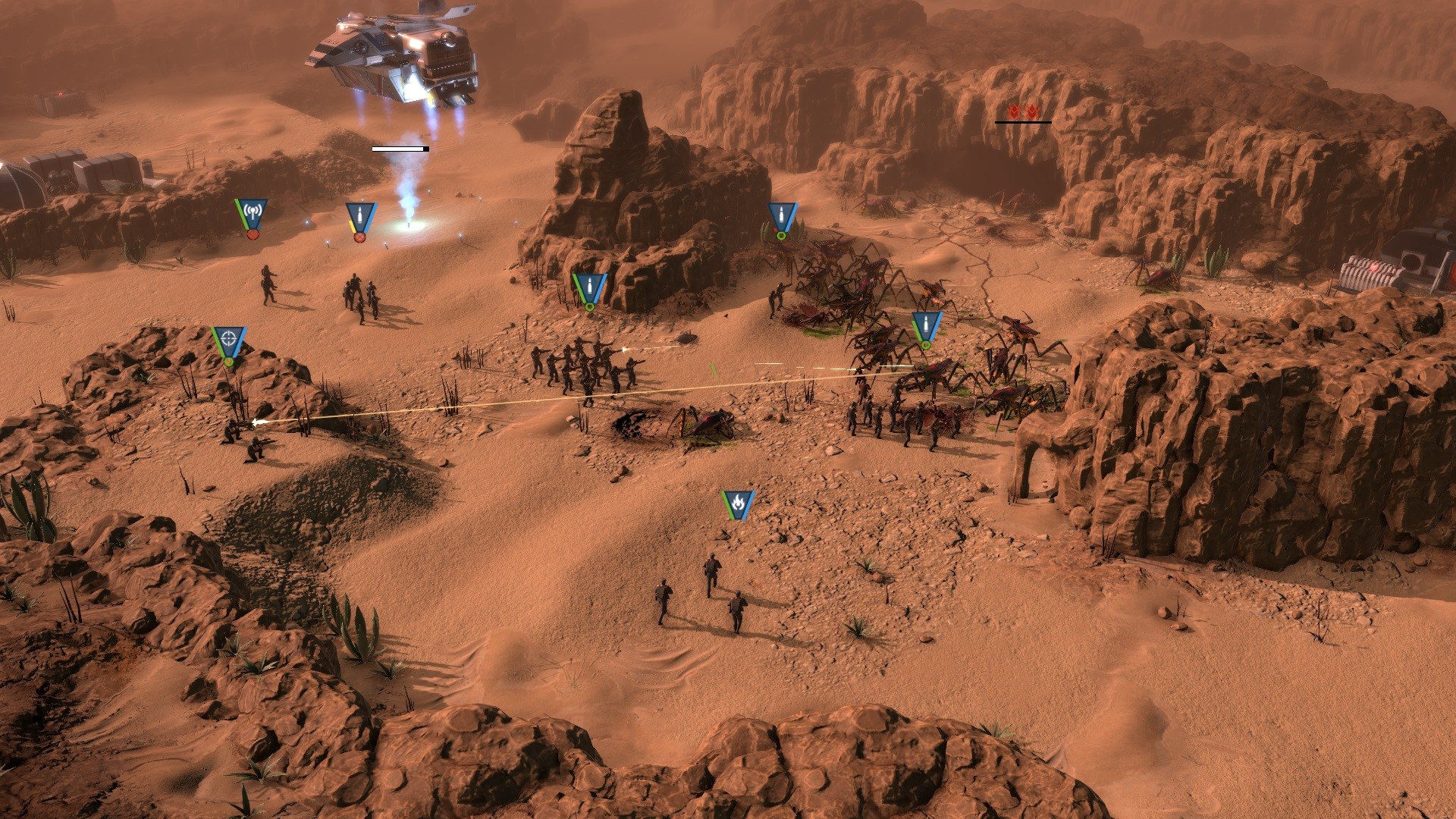Click the red enemy marker on the cliff
Screen dimensions: 1456x819
coord(1022,110)
